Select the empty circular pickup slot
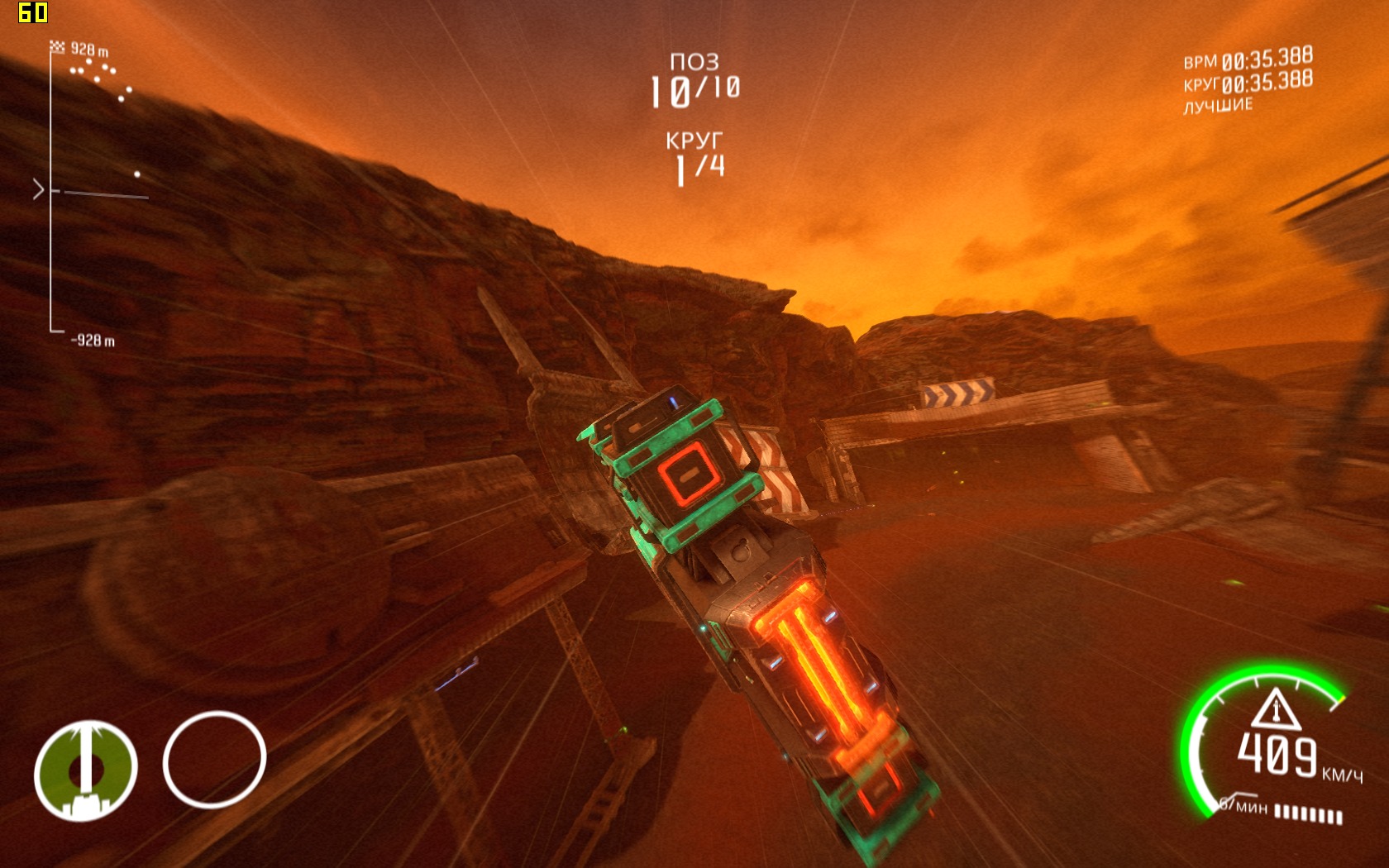This screenshot has height=868, width=1389. tap(214, 759)
